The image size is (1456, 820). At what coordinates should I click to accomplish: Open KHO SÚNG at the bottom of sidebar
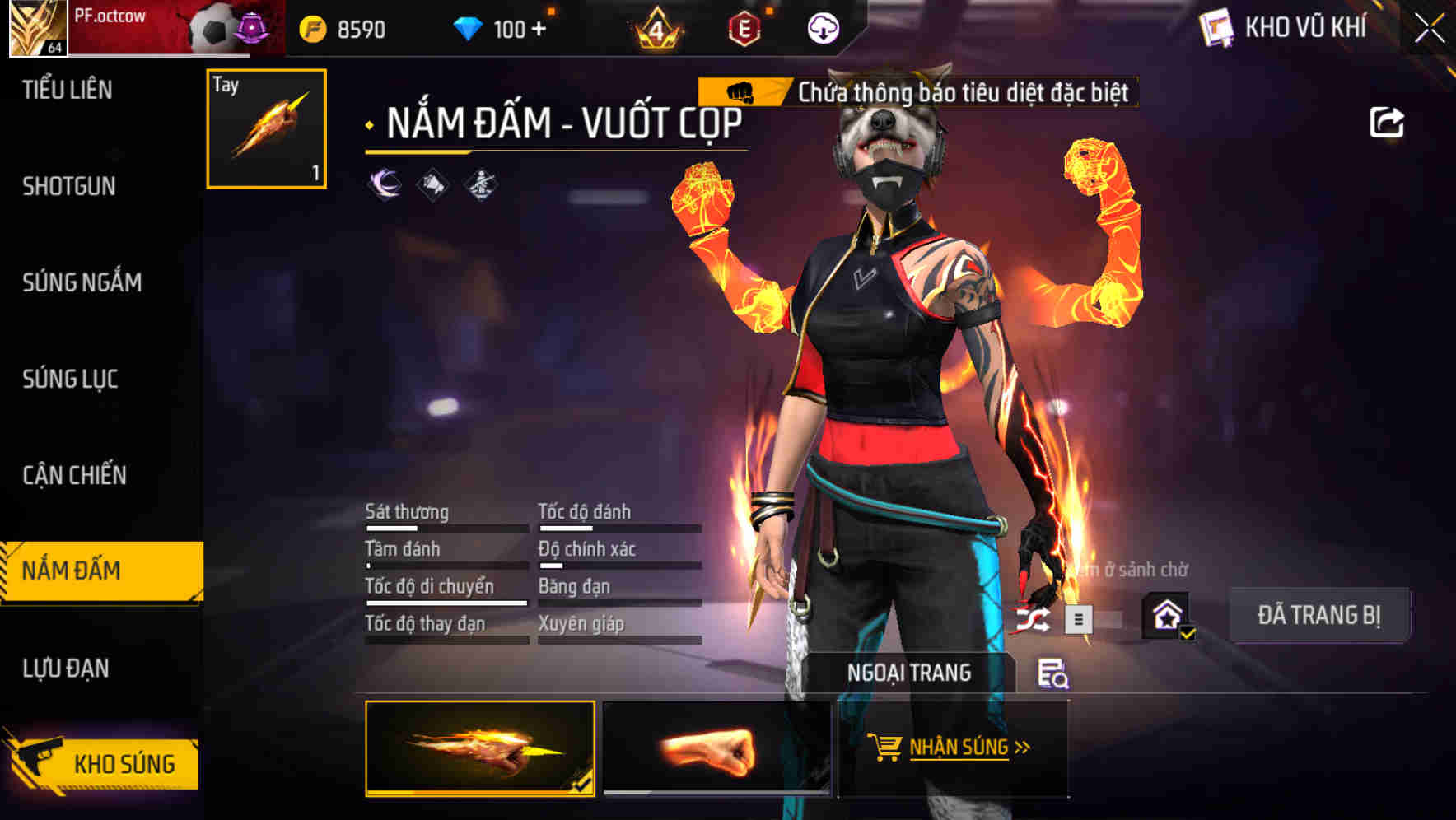pyautogui.click(x=124, y=763)
